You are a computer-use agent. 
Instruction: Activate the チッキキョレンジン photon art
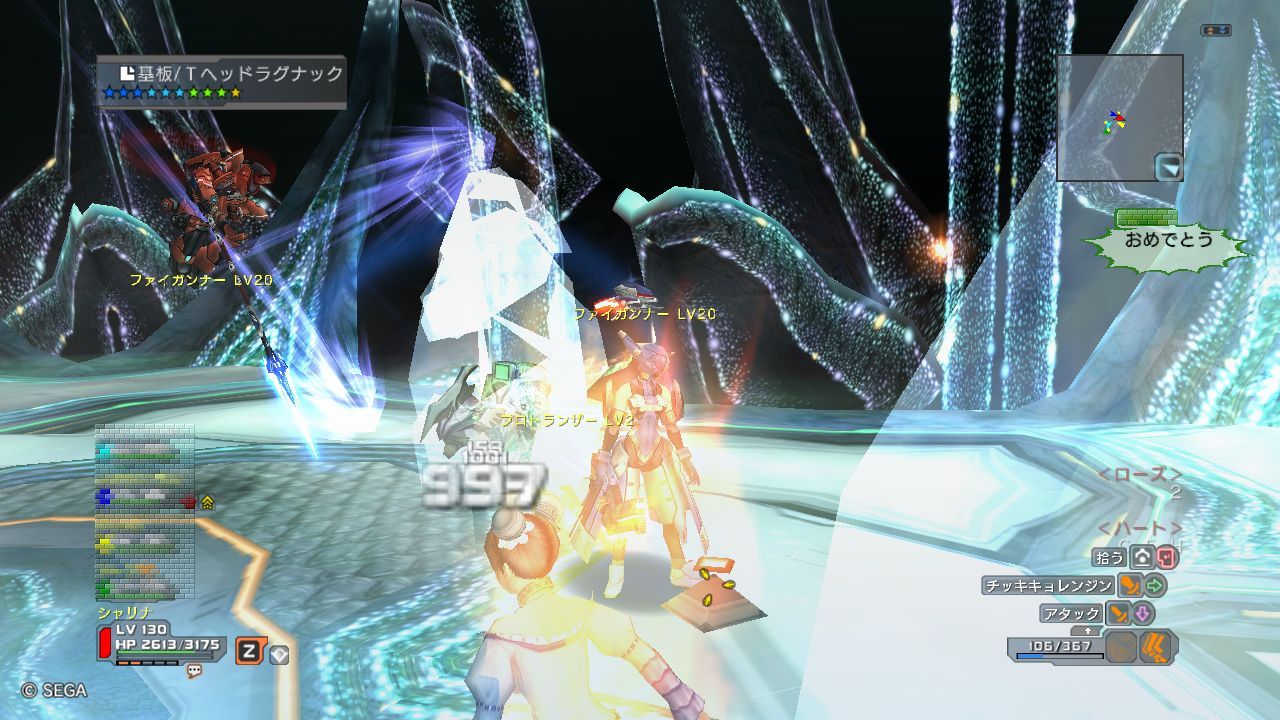(1047, 586)
